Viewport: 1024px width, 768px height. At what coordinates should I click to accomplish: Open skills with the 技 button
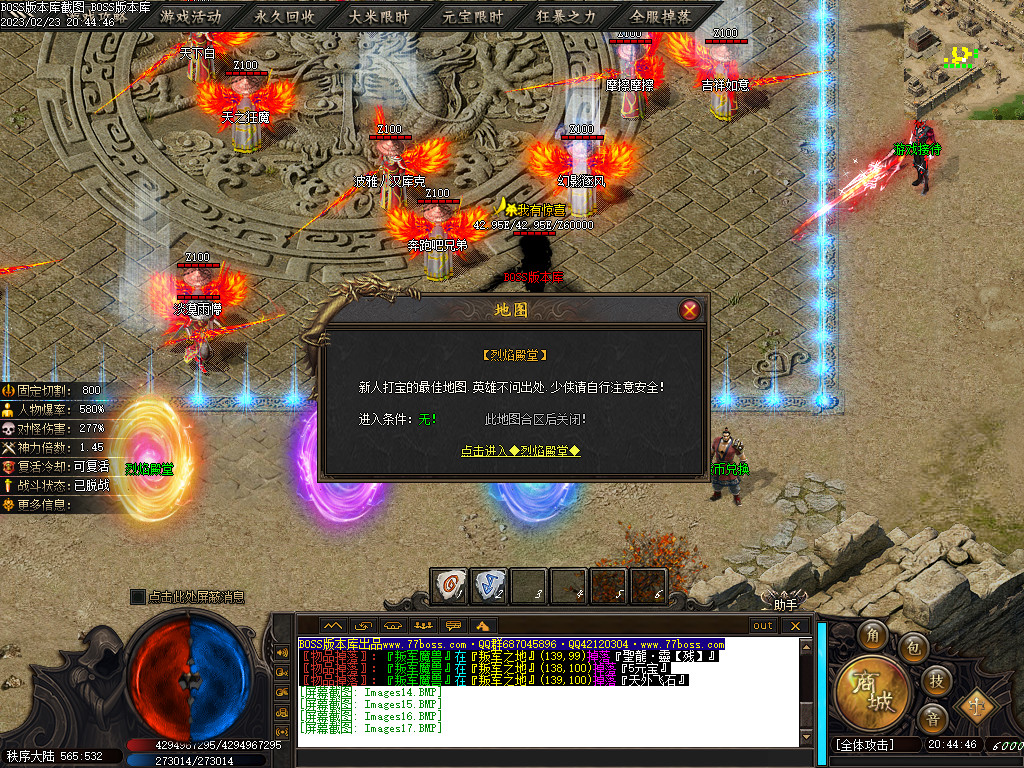point(936,680)
